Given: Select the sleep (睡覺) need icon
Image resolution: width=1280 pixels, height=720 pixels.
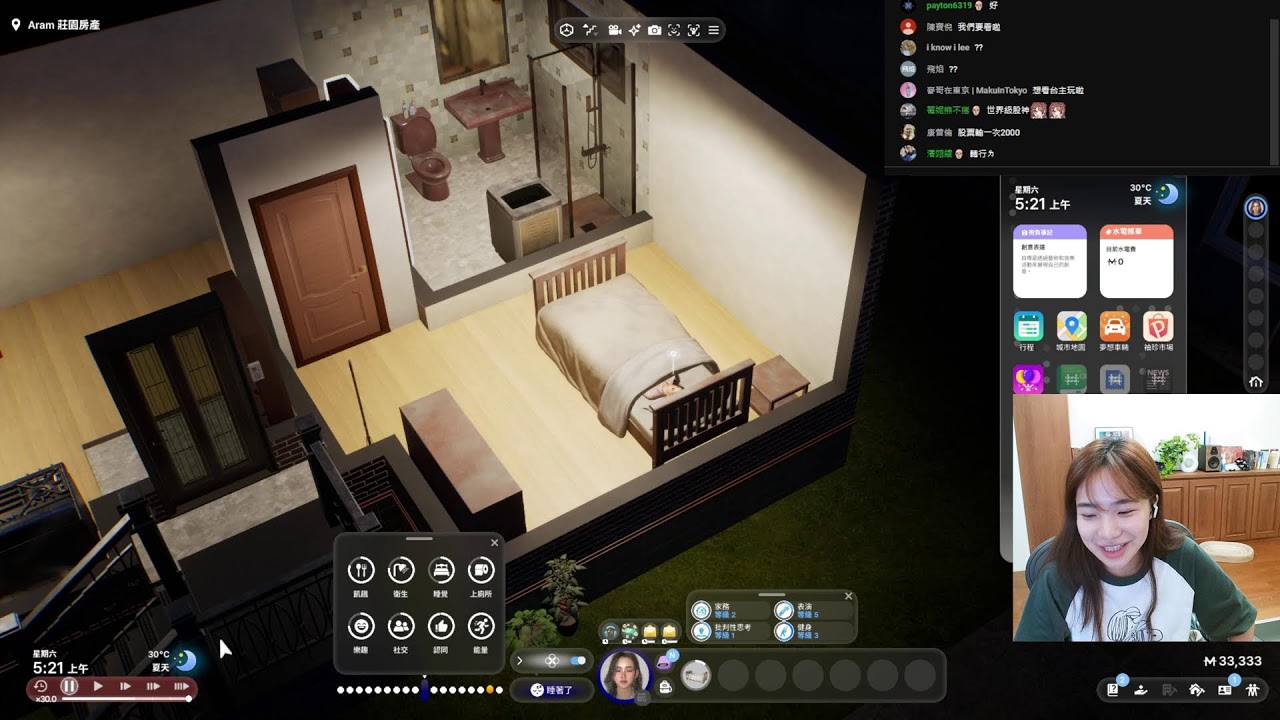Looking at the screenshot, I should [x=441, y=571].
